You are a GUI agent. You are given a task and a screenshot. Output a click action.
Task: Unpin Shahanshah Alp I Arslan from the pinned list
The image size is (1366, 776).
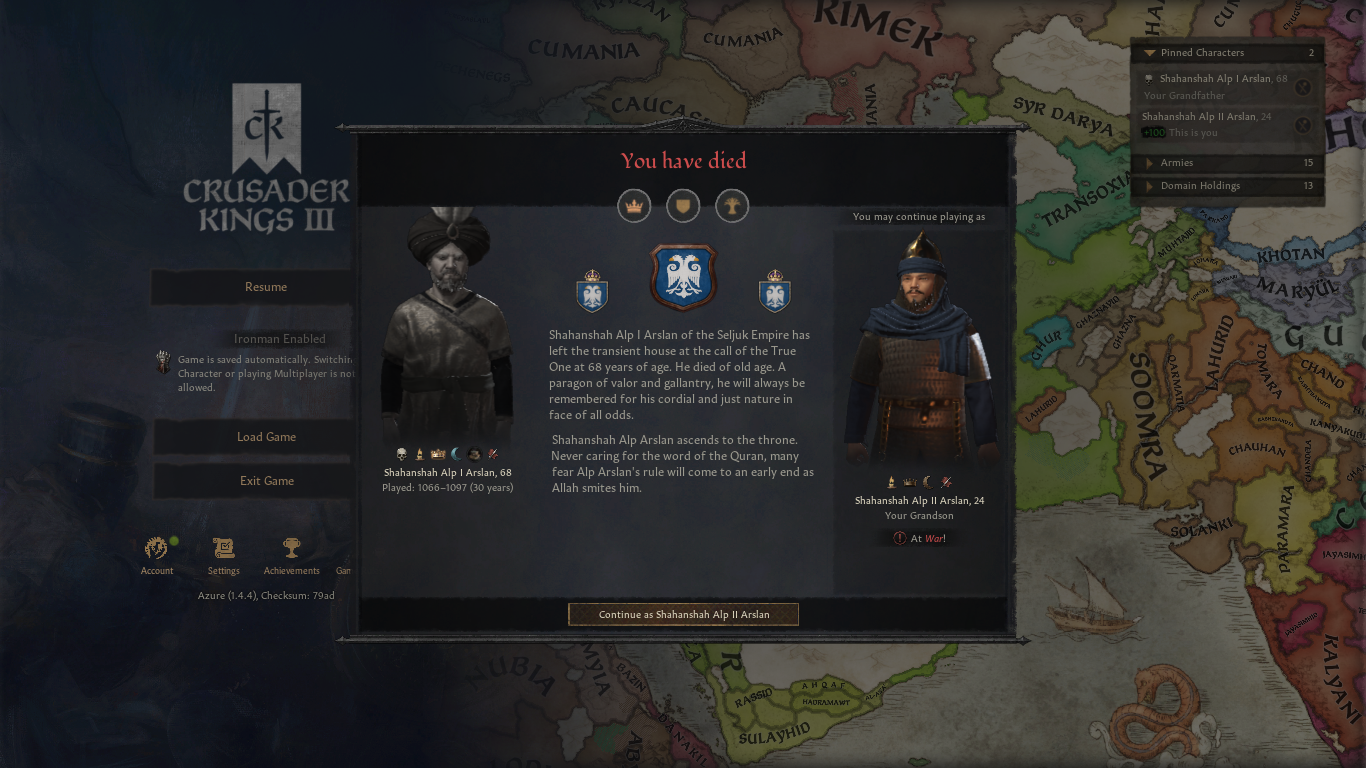coord(1303,87)
